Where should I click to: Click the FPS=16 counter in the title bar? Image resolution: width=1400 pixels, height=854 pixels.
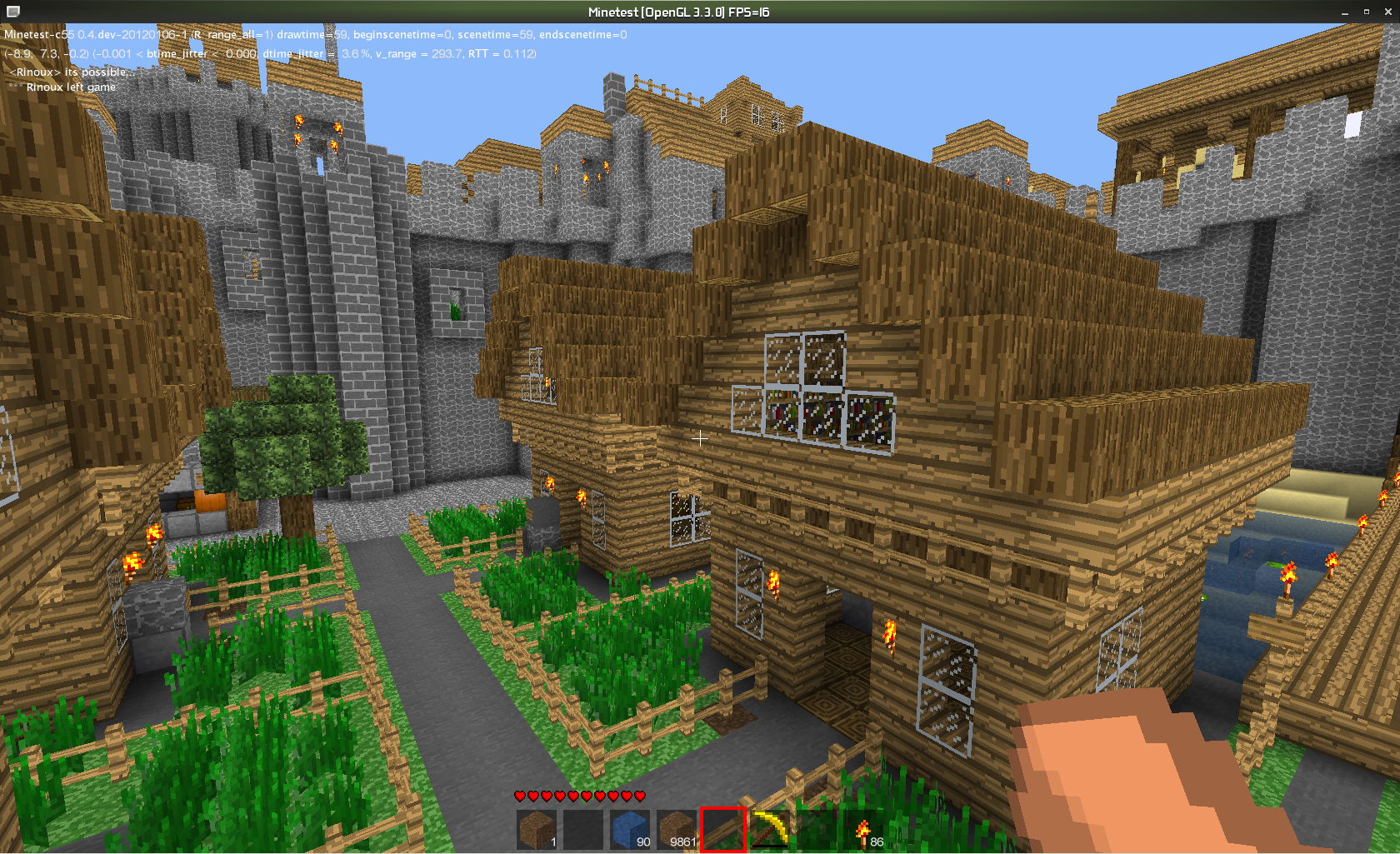click(750, 12)
